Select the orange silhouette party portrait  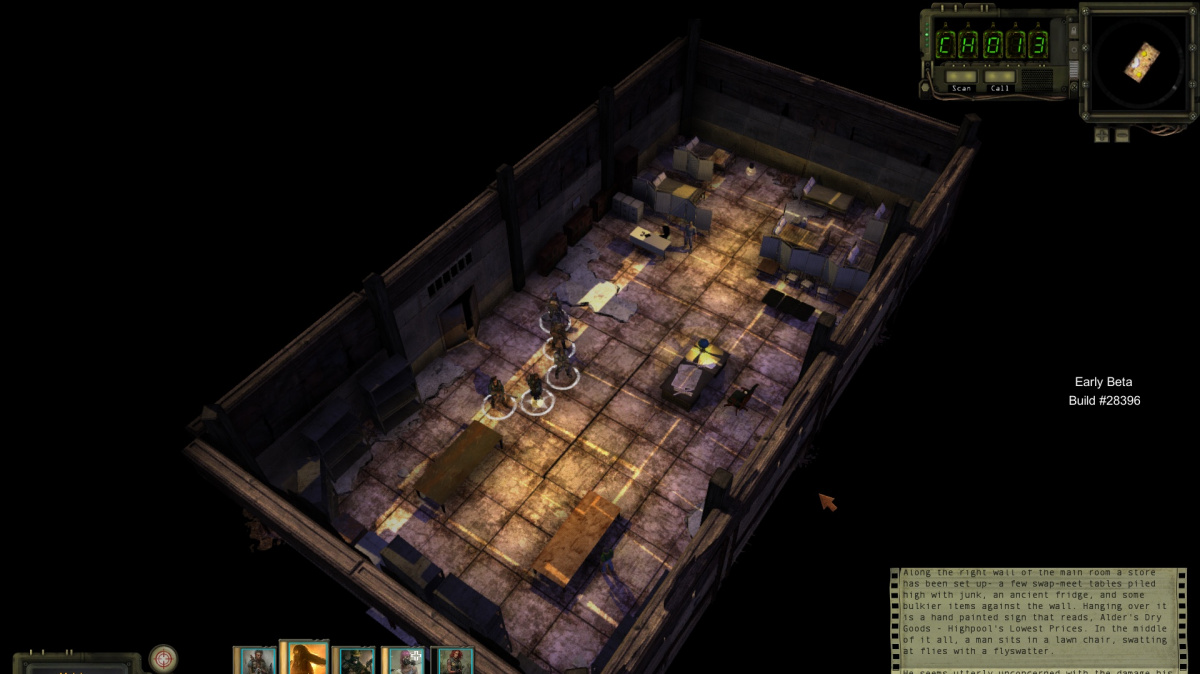pyautogui.click(x=304, y=658)
